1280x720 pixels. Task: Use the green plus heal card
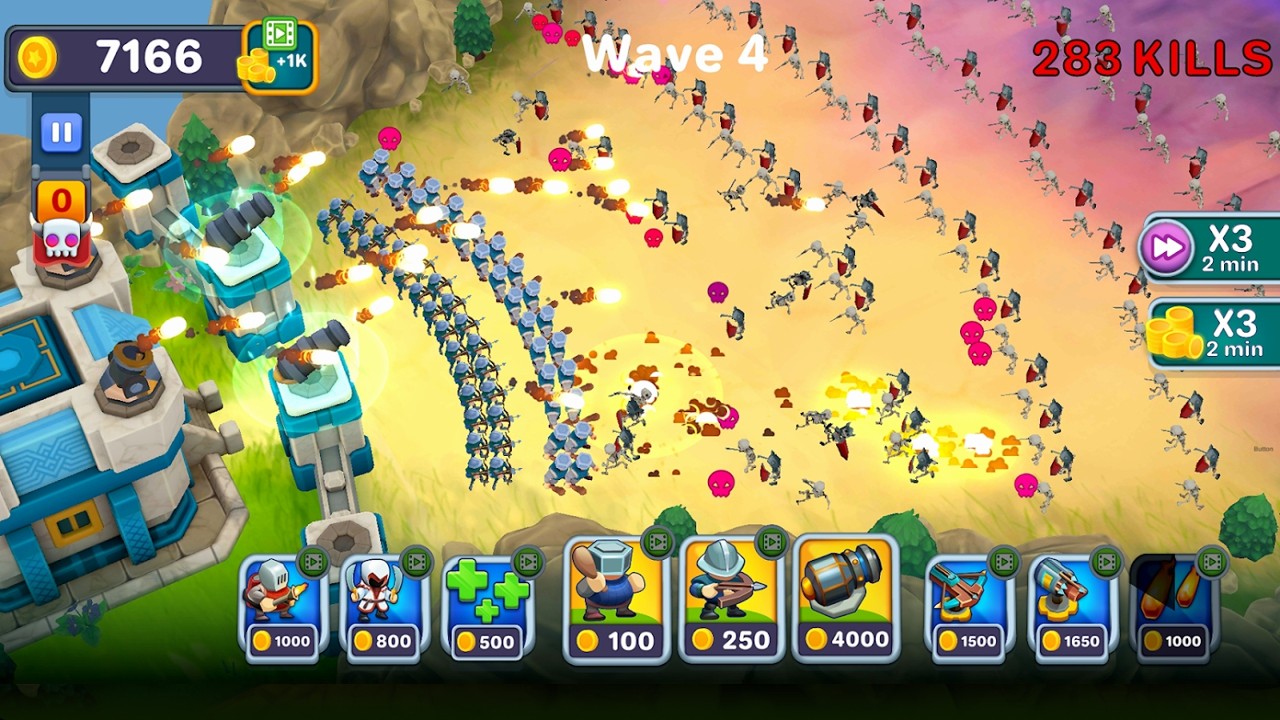pos(488,607)
